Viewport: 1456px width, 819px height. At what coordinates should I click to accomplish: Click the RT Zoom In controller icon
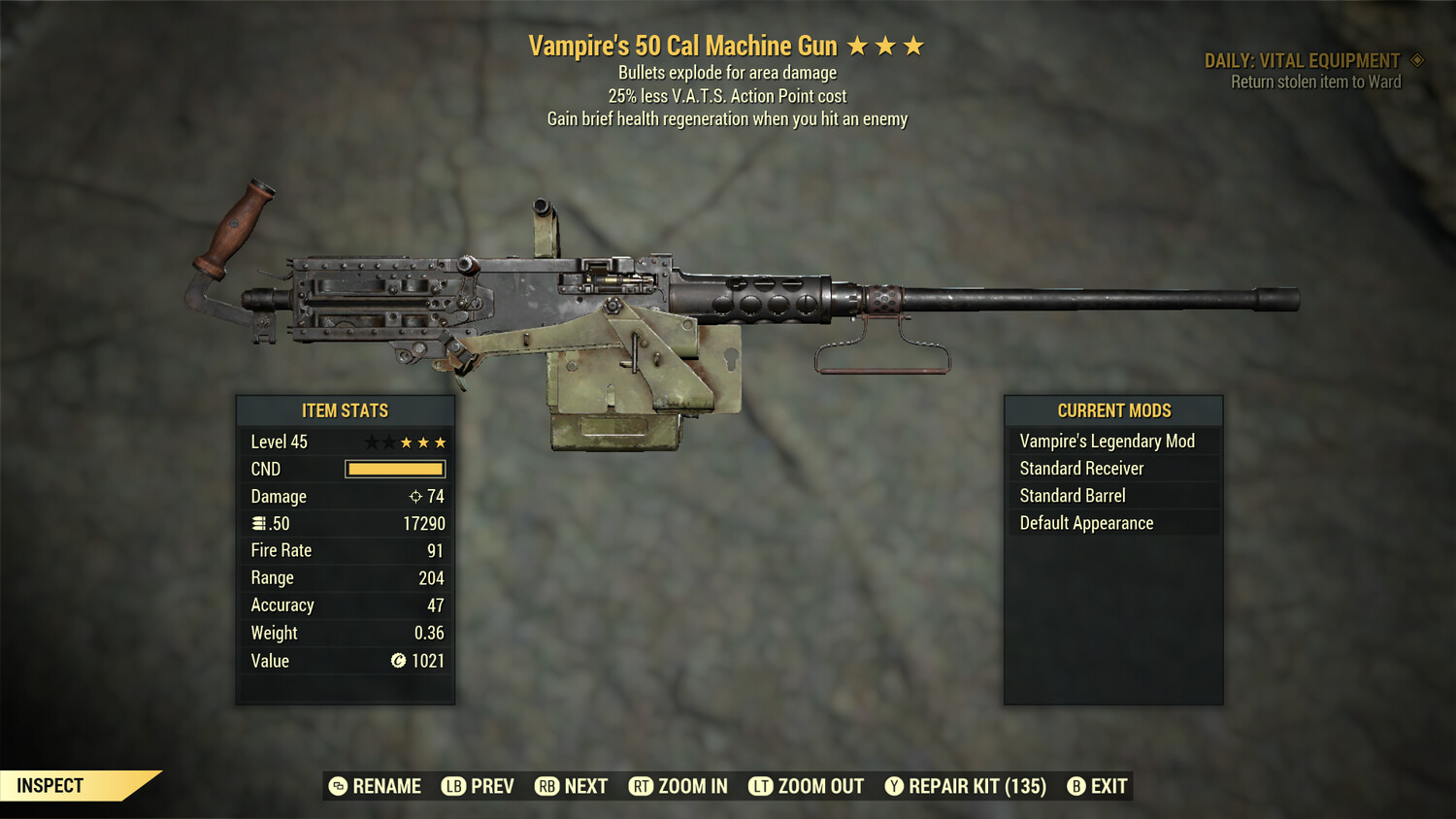(642, 786)
